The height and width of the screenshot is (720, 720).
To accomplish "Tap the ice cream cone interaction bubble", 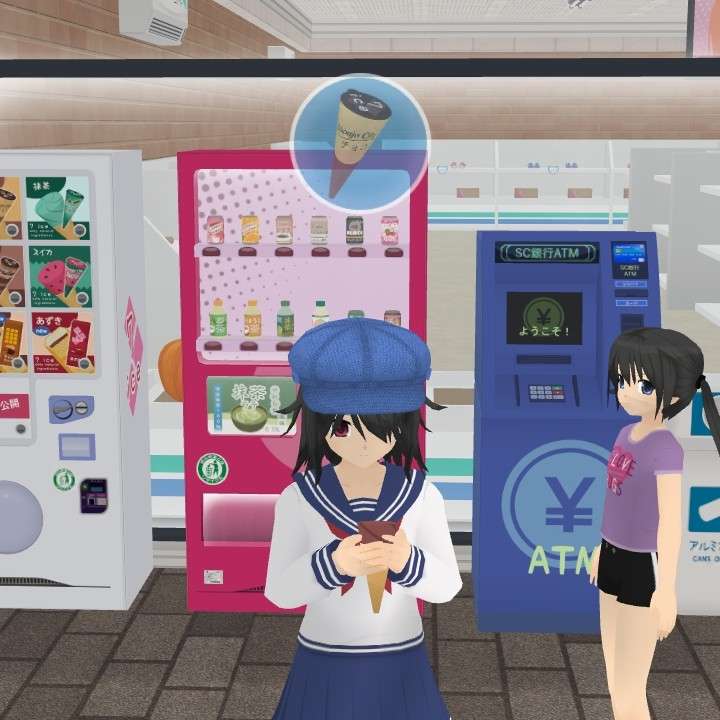I will pyautogui.click(x=360, y=142).
